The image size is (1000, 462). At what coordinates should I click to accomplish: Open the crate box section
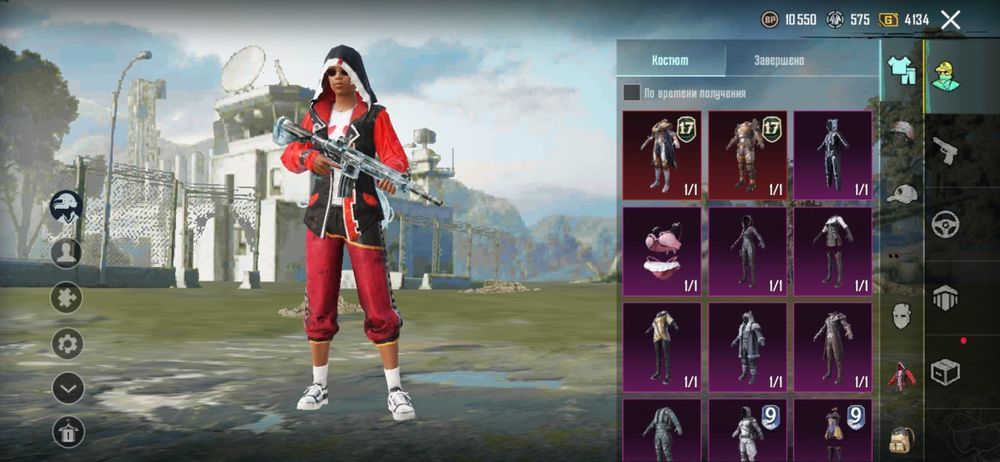[945, 371]
